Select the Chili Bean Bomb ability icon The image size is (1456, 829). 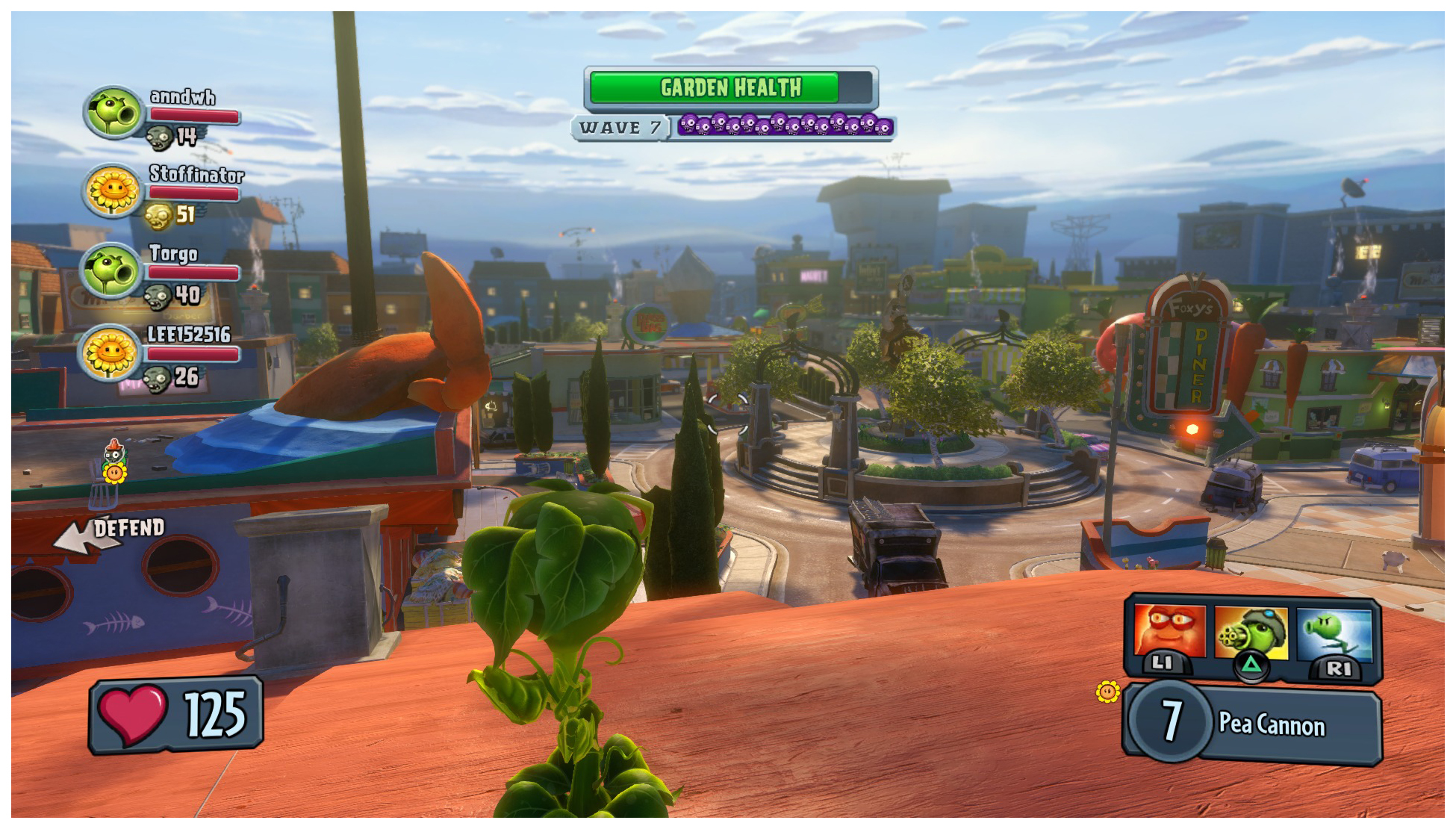(1169, 631)
